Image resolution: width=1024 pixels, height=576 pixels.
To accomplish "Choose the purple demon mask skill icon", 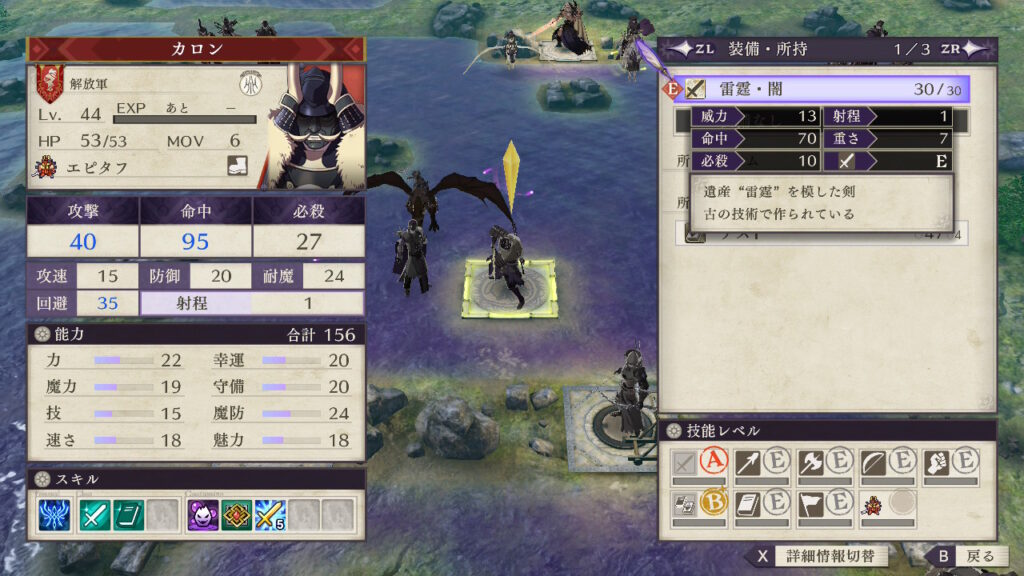I will coord(205,515).
